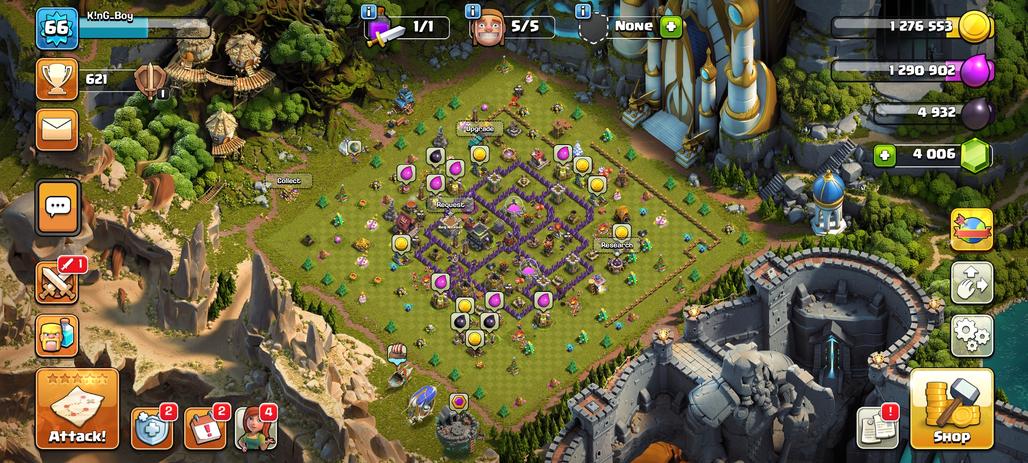Open the crossed swords war menu

point(58,282)
